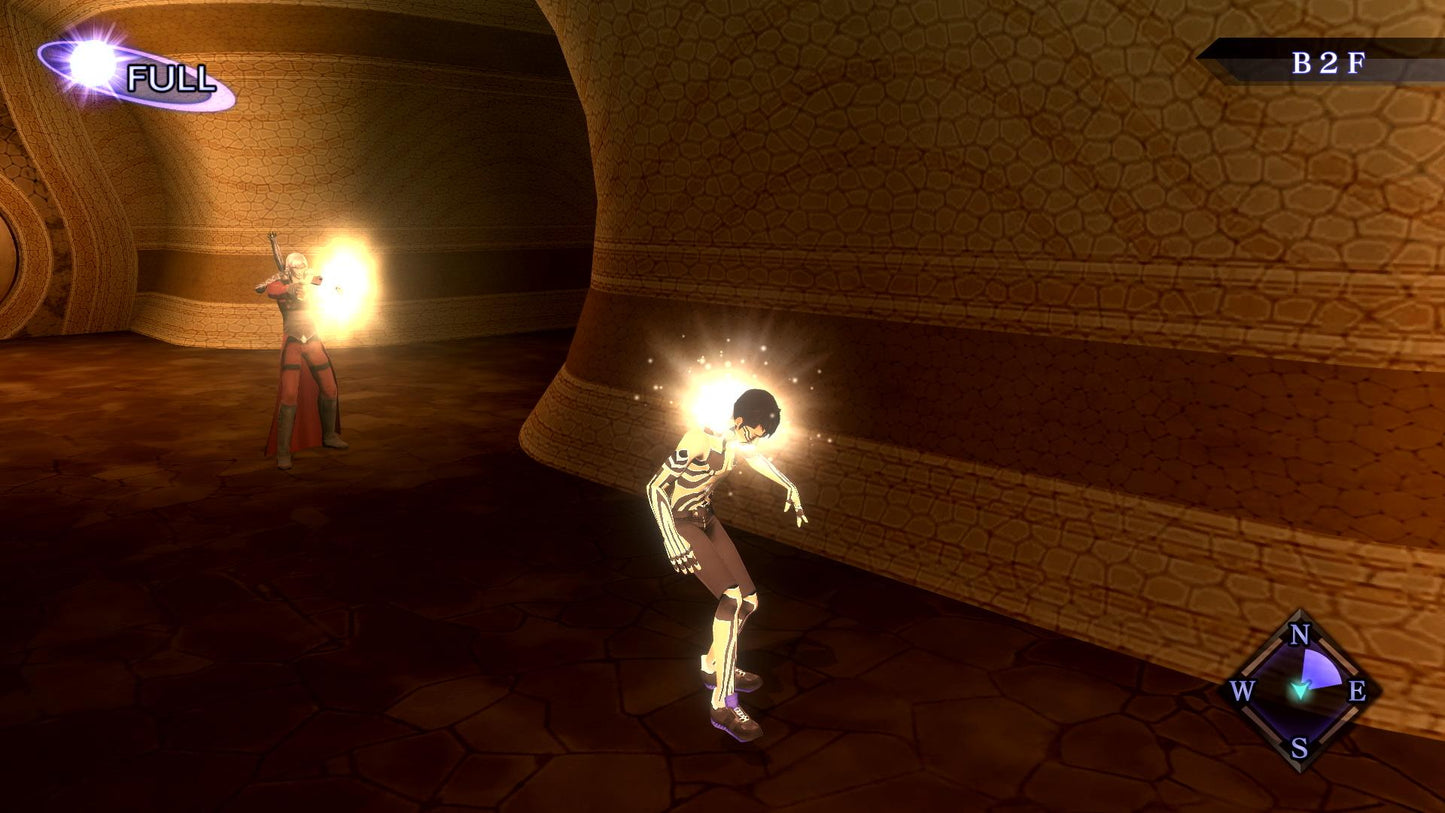Click the FULL moon phase label

pyautogui.click(x=170, y=75)
